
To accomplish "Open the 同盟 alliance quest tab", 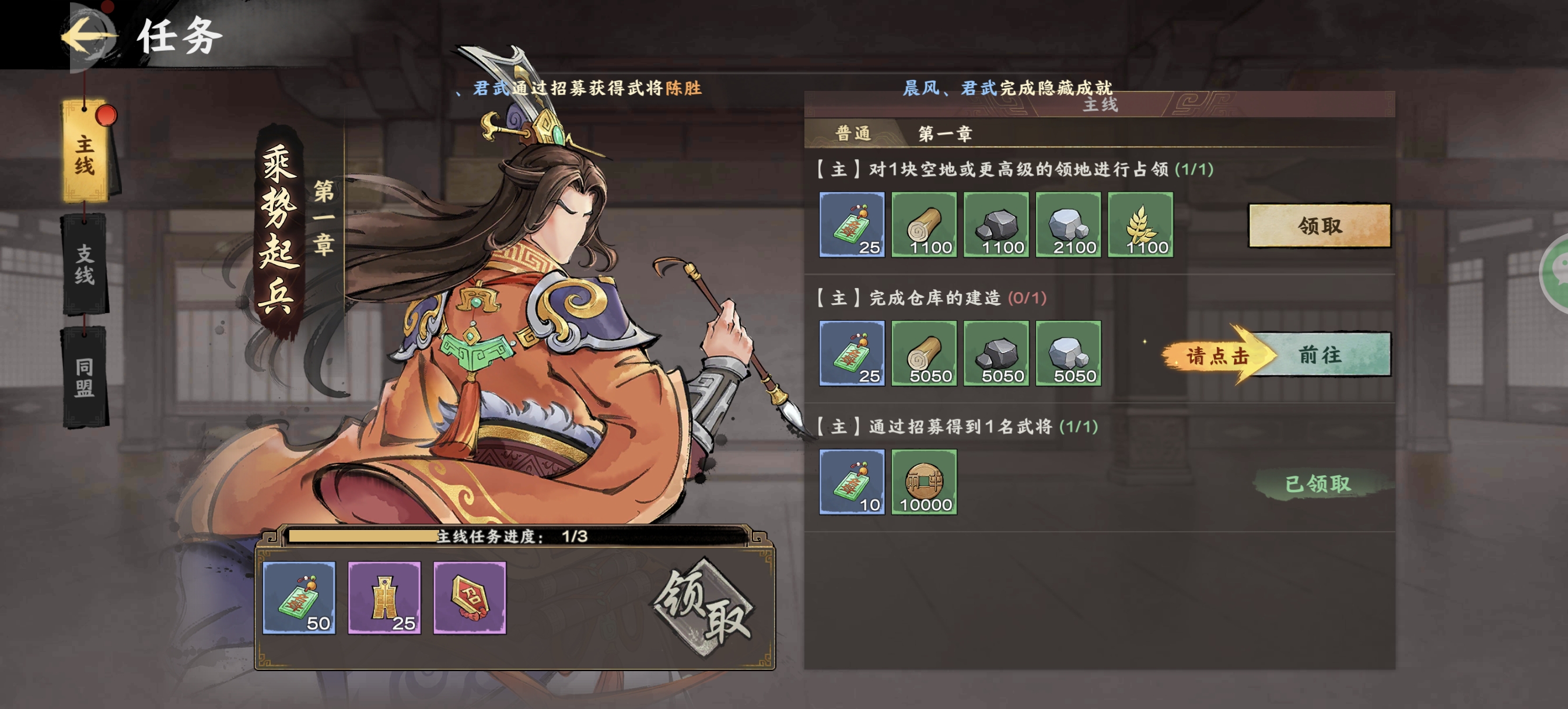I will point(85,377).
